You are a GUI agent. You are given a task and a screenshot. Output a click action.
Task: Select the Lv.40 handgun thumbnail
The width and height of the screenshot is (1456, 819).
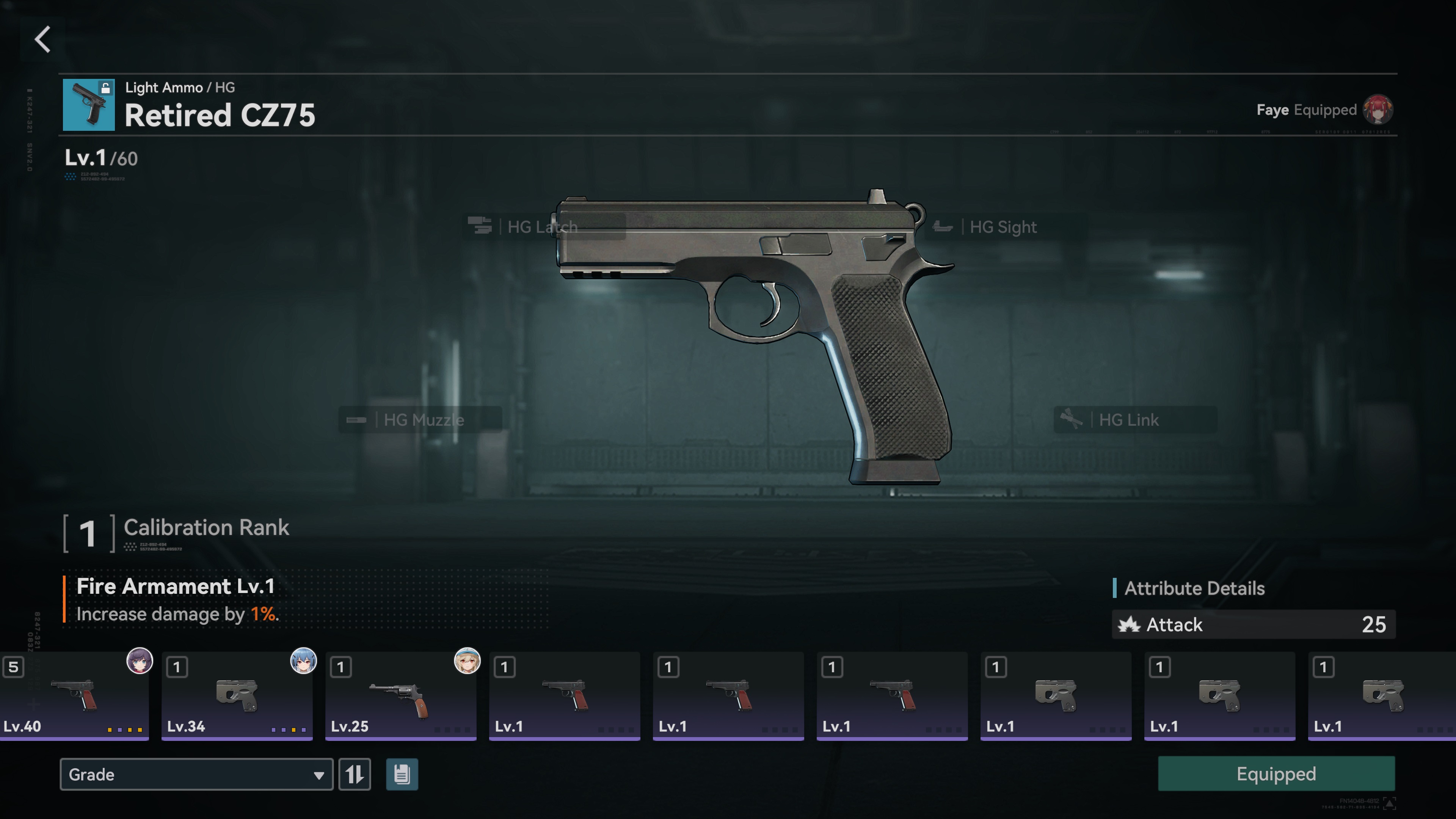(75, 696)
